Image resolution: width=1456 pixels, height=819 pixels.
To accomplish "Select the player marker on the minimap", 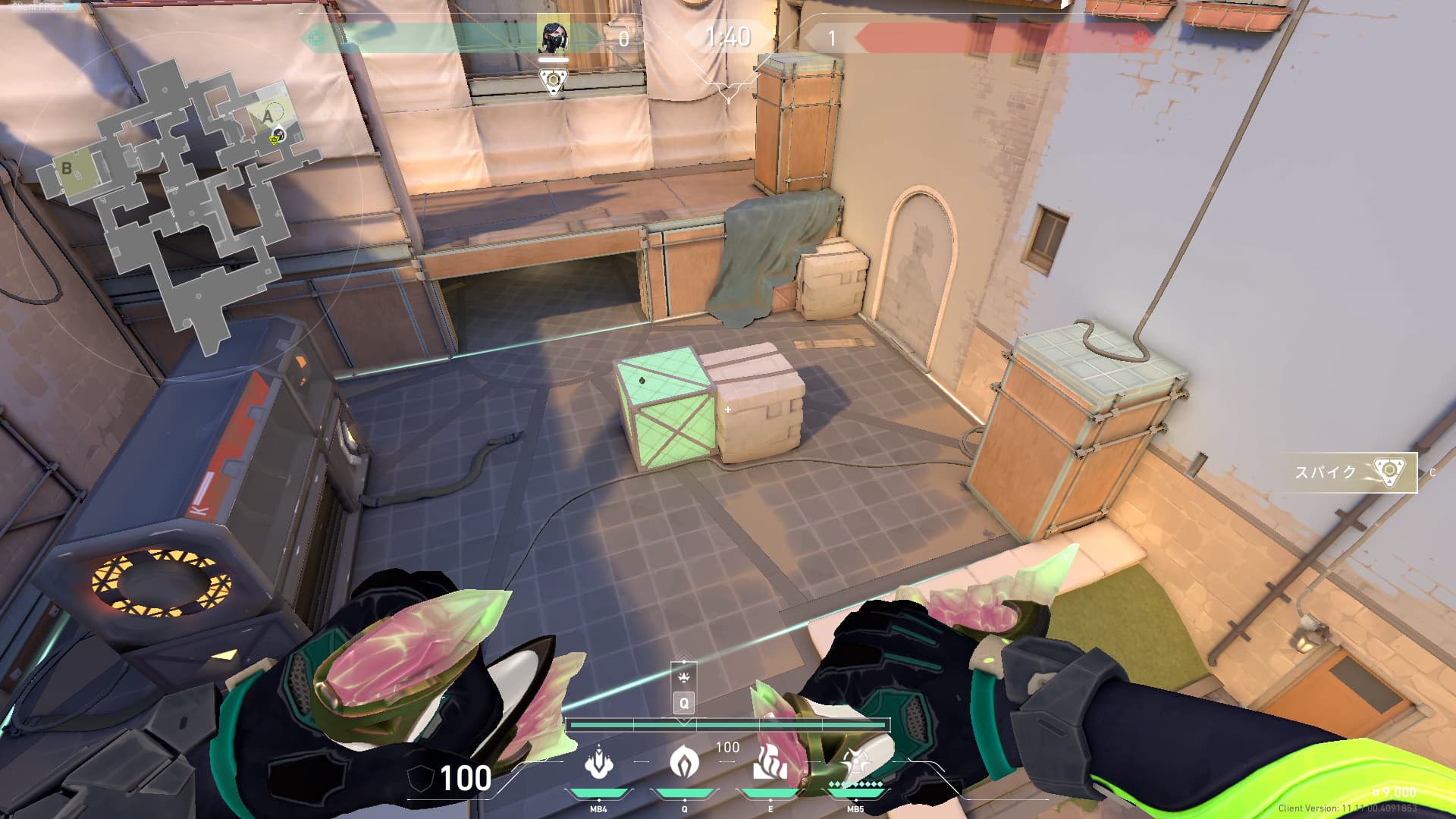I will 278,136.
